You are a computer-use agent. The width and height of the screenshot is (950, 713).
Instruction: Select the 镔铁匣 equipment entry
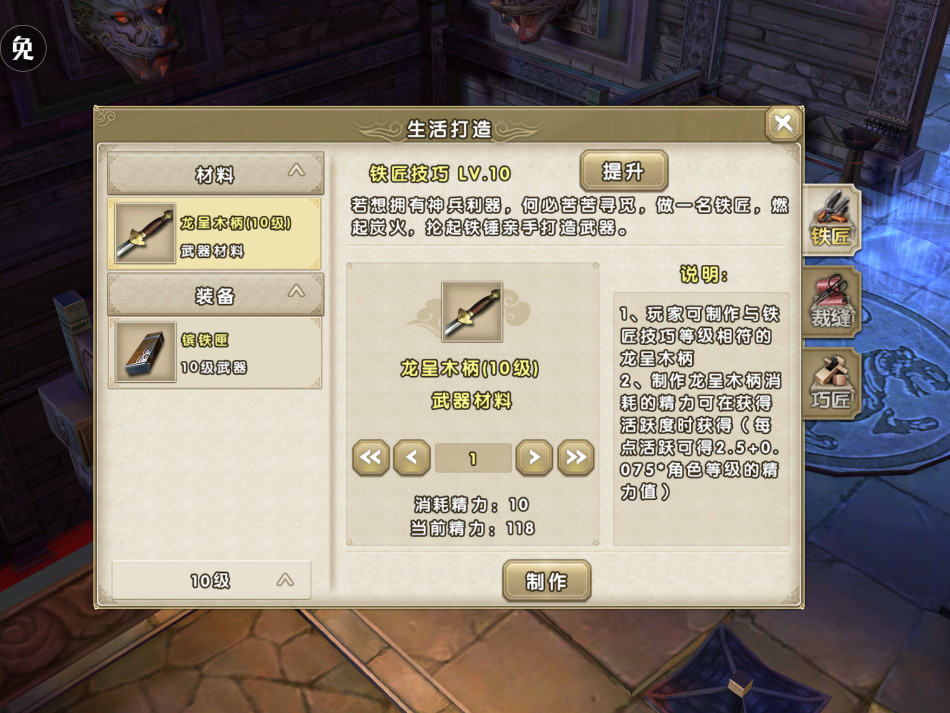(215, 354)
